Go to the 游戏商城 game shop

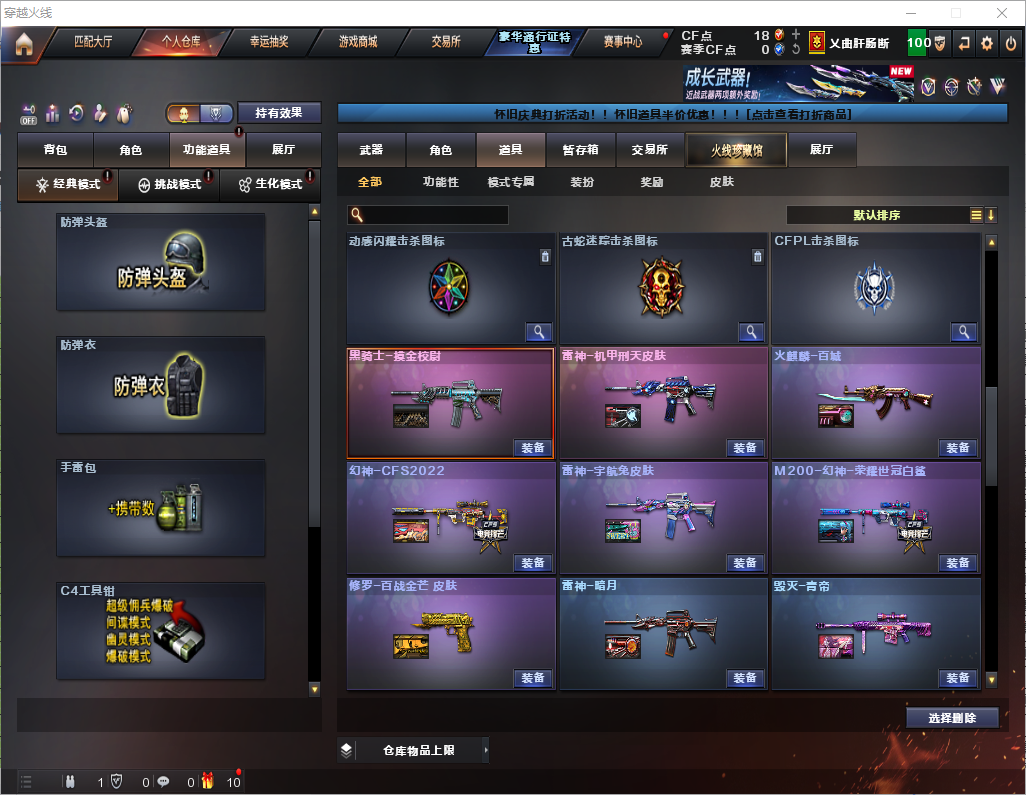pyautogui.click(x=357, y=42)
